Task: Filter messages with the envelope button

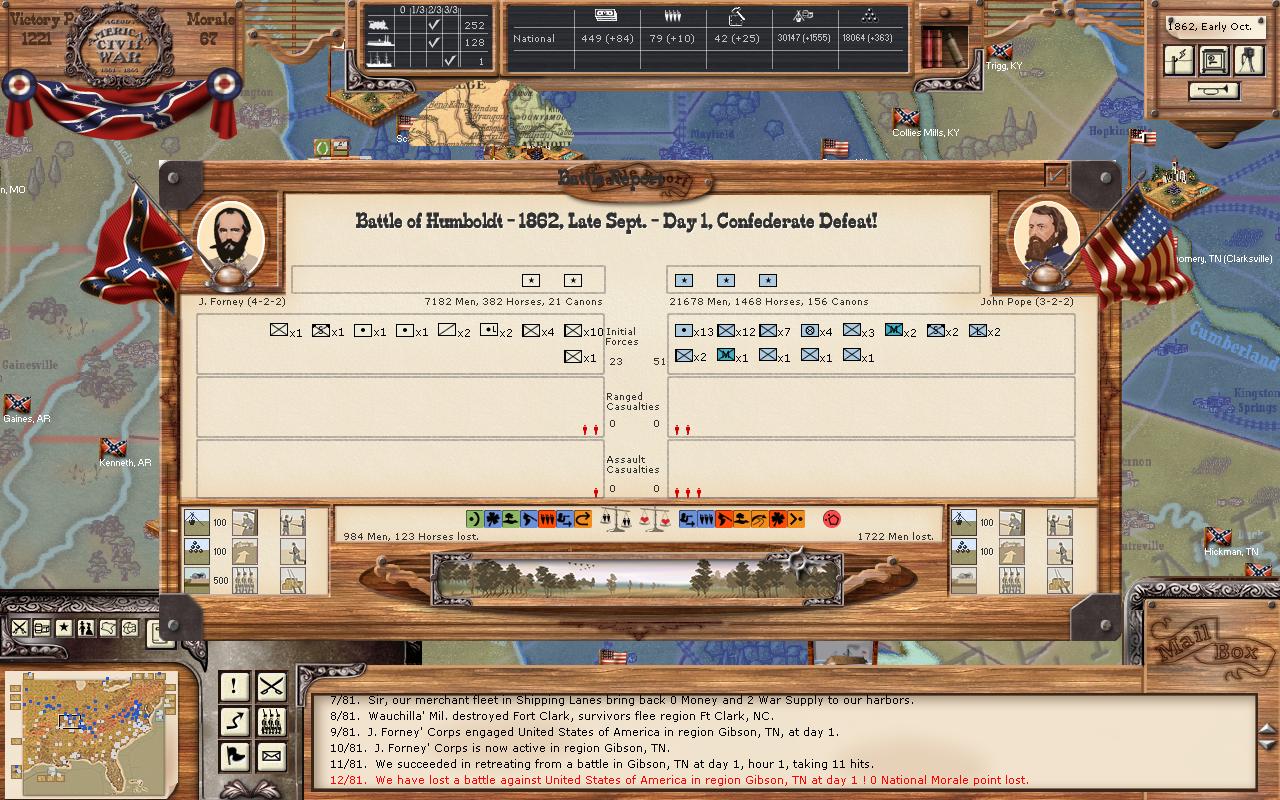Action: pos(271,757)
